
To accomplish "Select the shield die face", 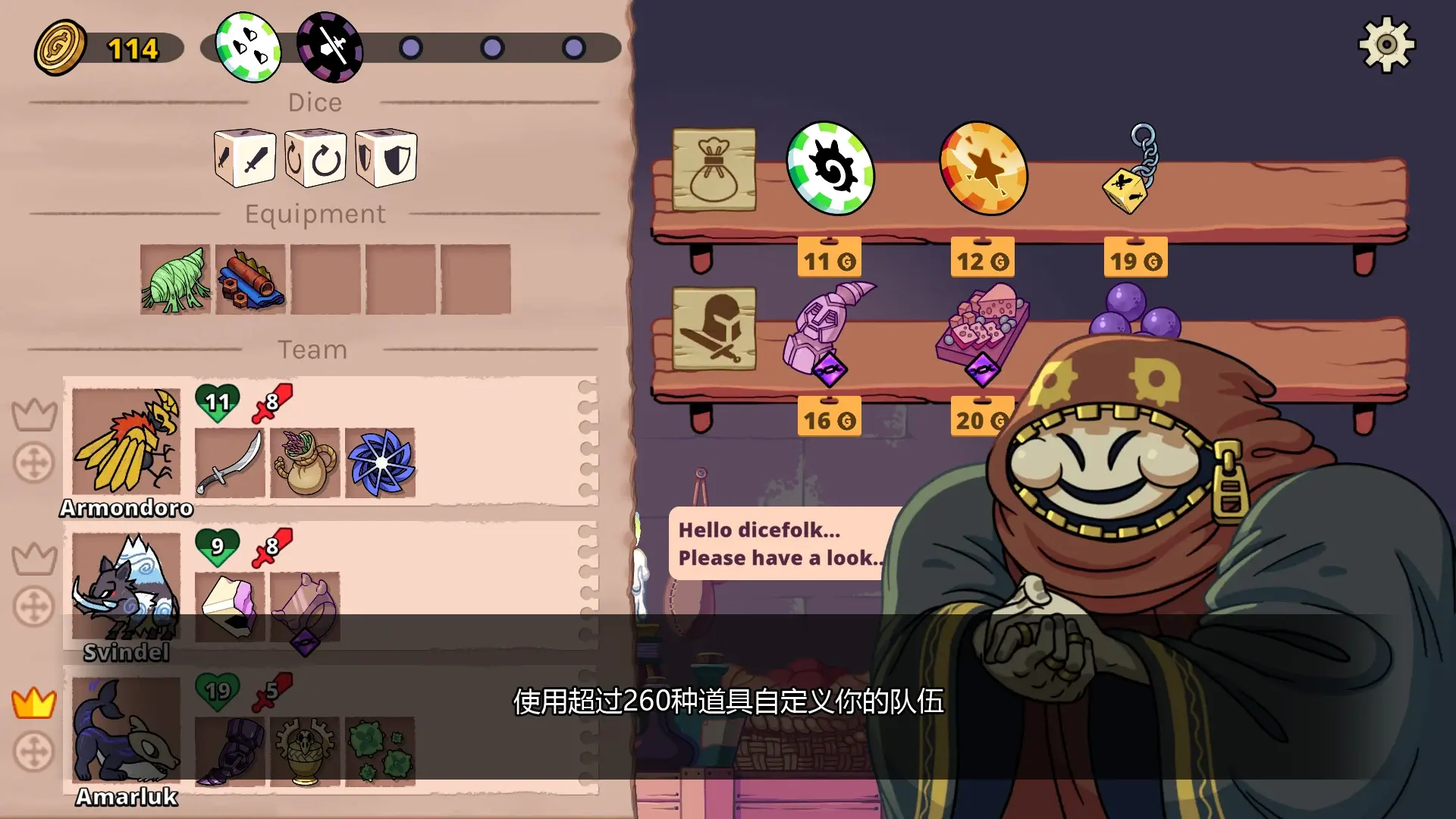I will point(385,157).
